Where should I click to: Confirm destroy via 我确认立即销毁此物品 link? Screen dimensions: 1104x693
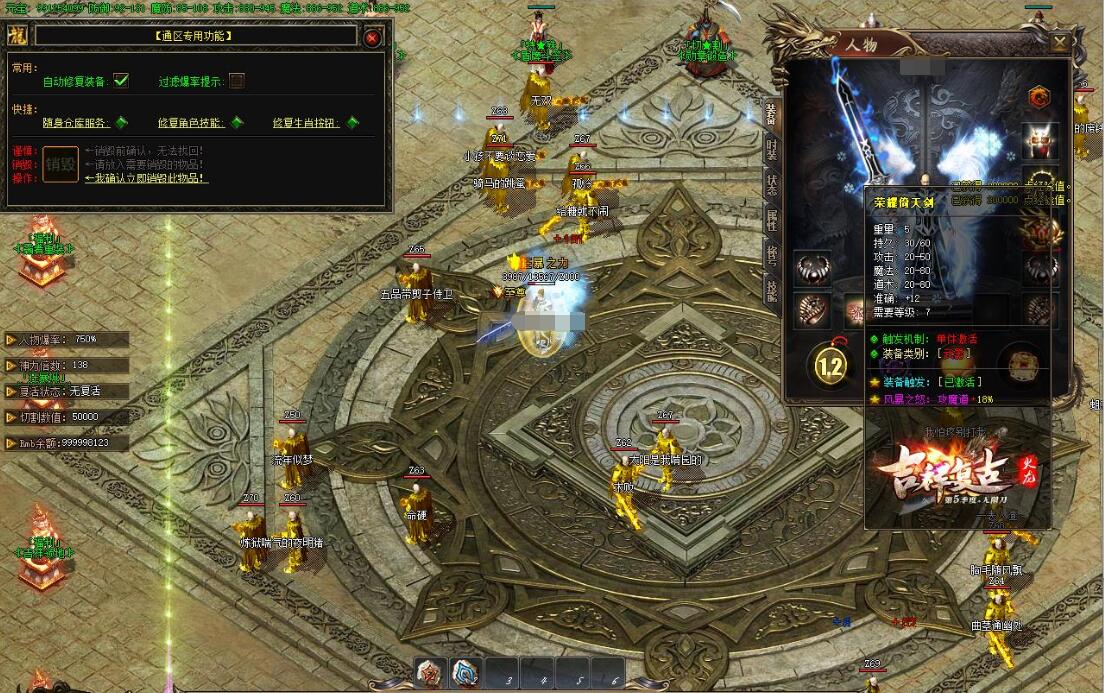(146, 178)
